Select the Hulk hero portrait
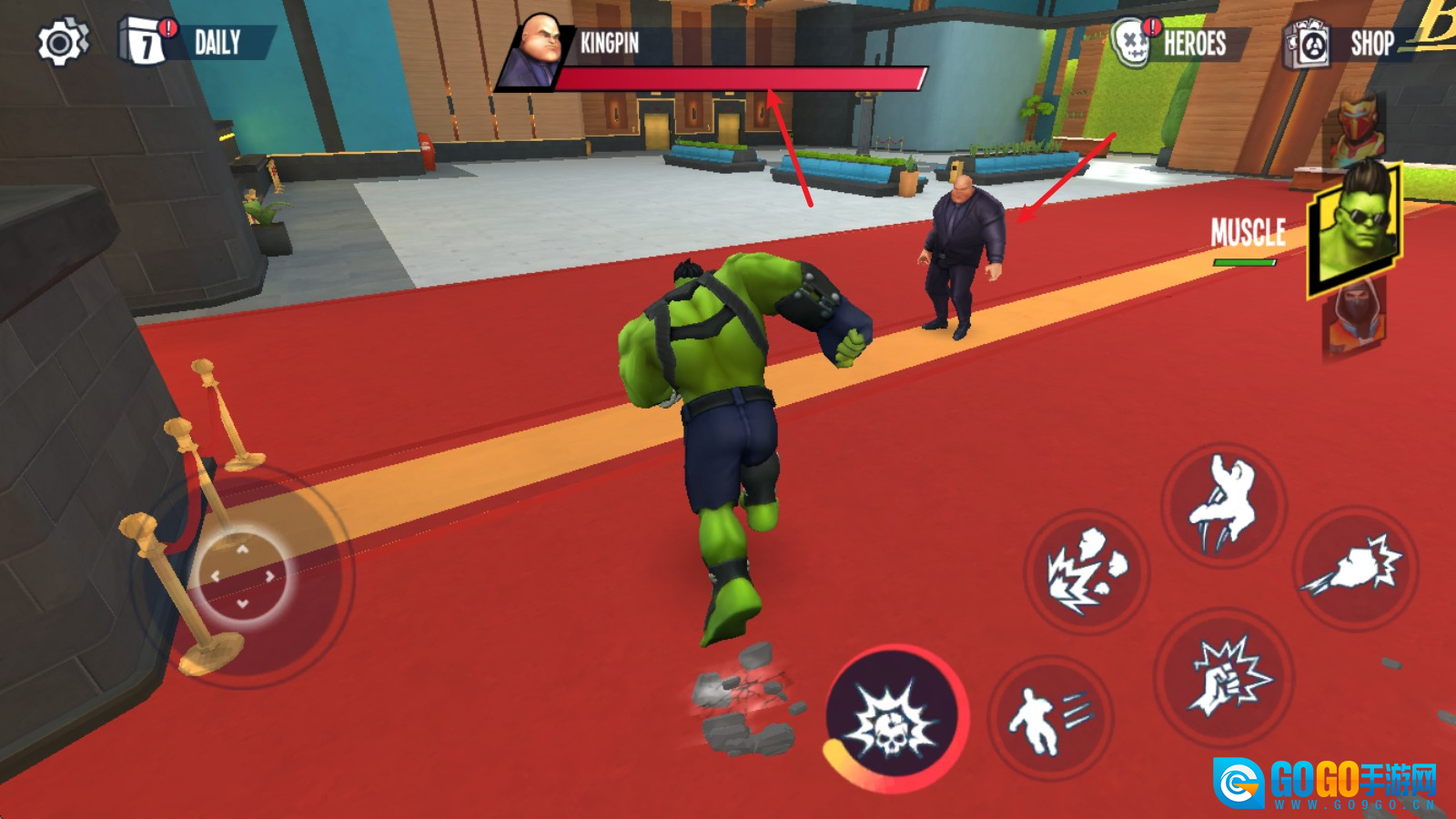 pos(1354,227)
